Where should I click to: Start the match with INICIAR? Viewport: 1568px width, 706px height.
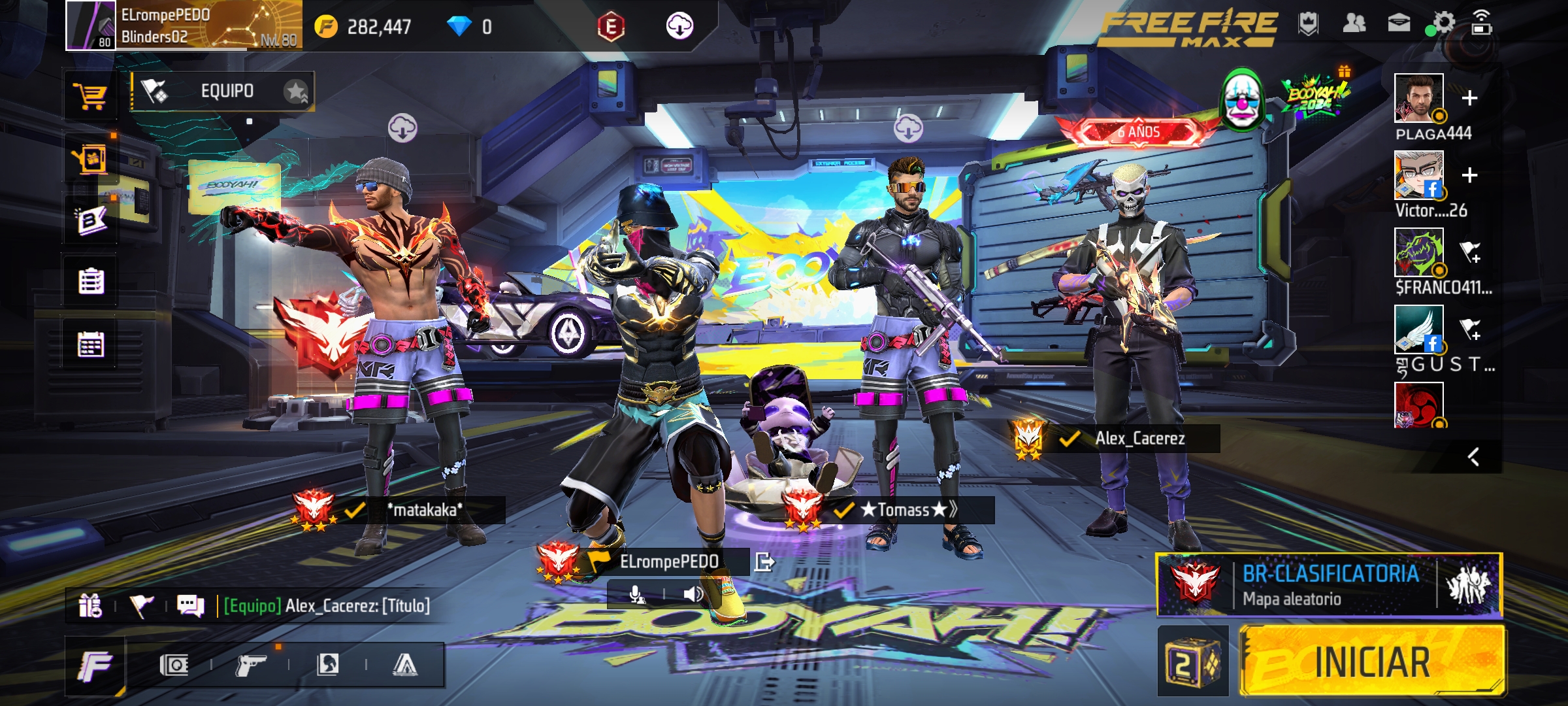(x=1372, y=662)
